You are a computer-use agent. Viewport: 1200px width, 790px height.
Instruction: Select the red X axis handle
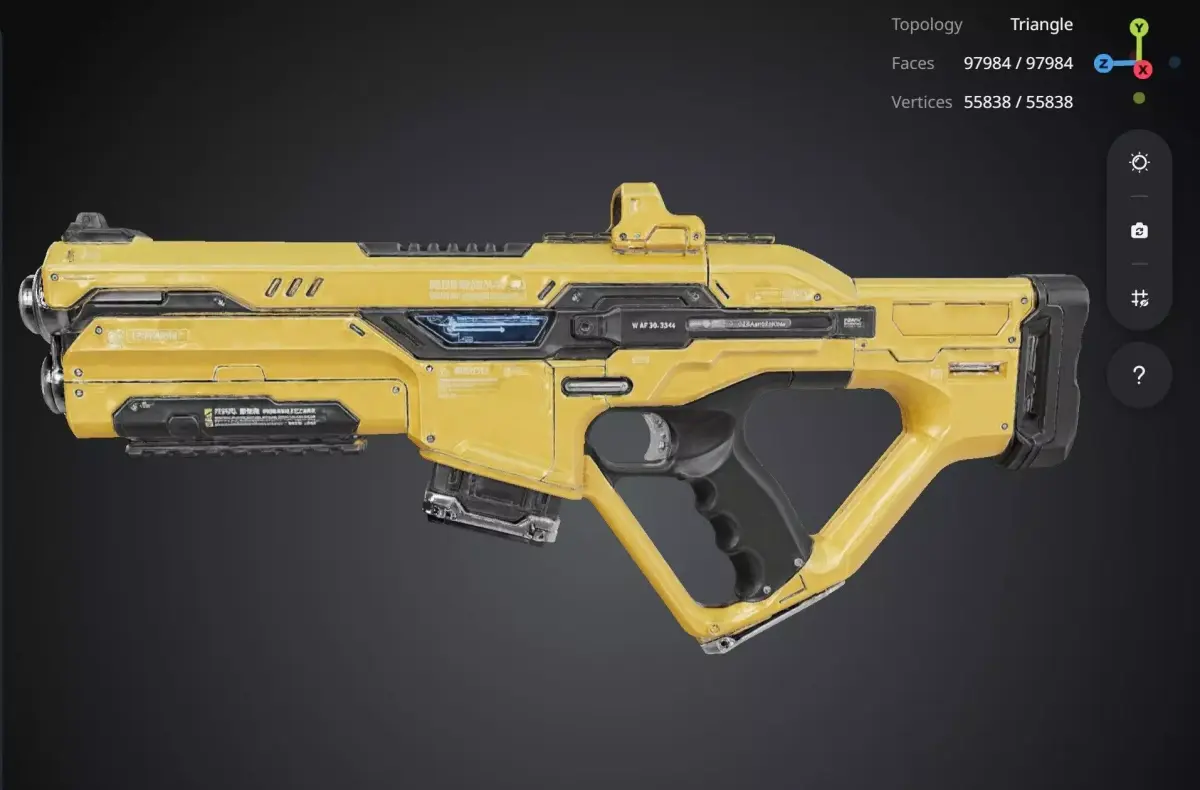tap(1143, 69)
